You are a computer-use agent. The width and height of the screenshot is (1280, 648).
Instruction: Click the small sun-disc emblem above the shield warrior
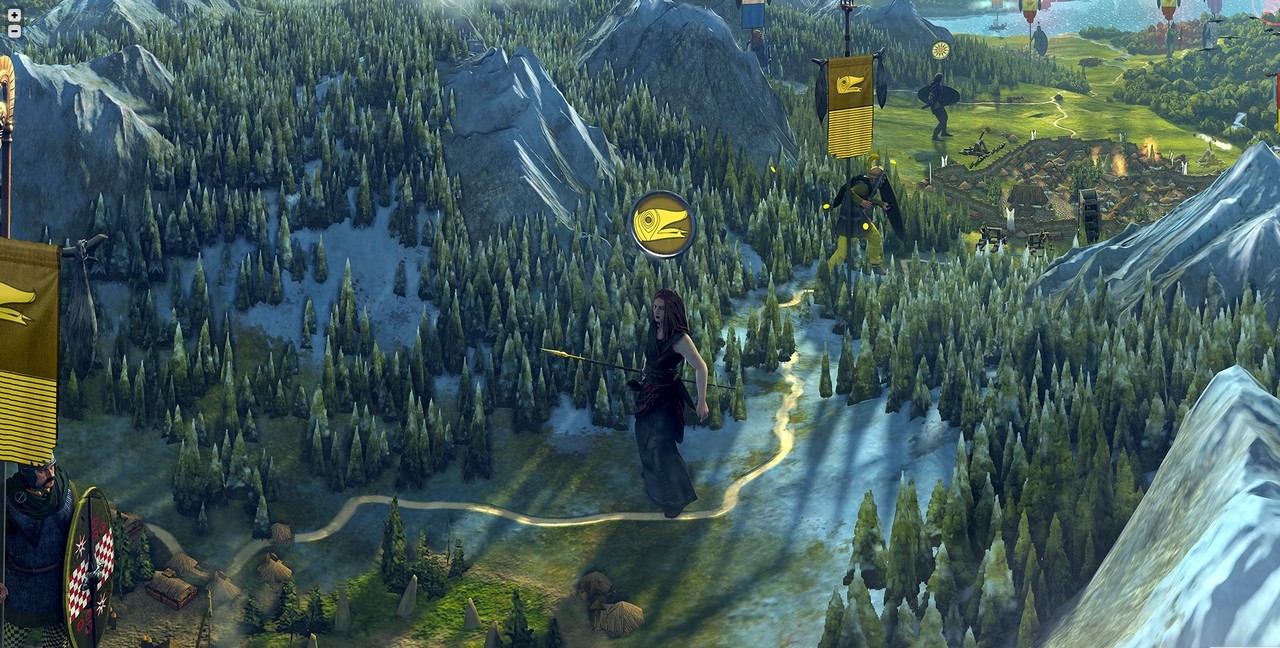click(940, 50)
